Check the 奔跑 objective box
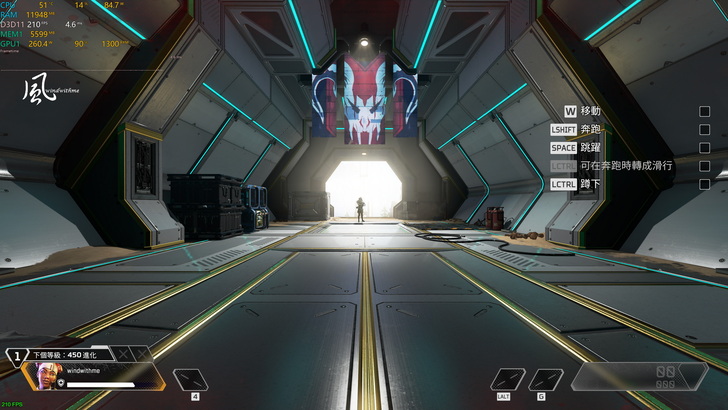The width and height of the screenshot is (728, 410). [x=704, y=129]
